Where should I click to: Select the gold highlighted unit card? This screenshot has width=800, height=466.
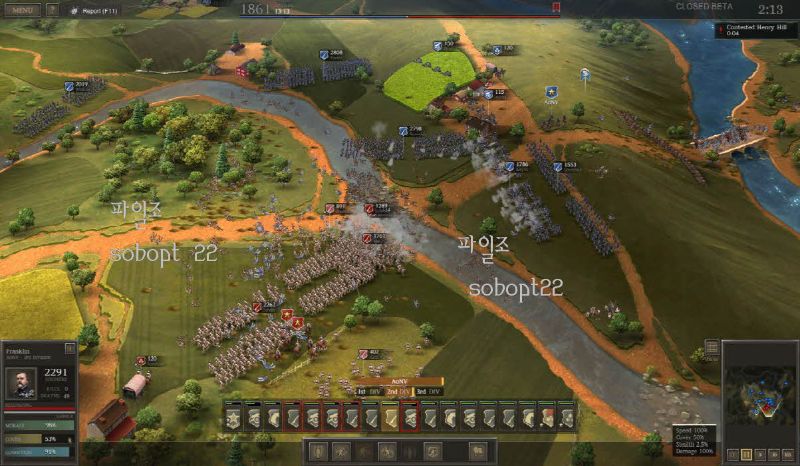[x=390, y=416]
